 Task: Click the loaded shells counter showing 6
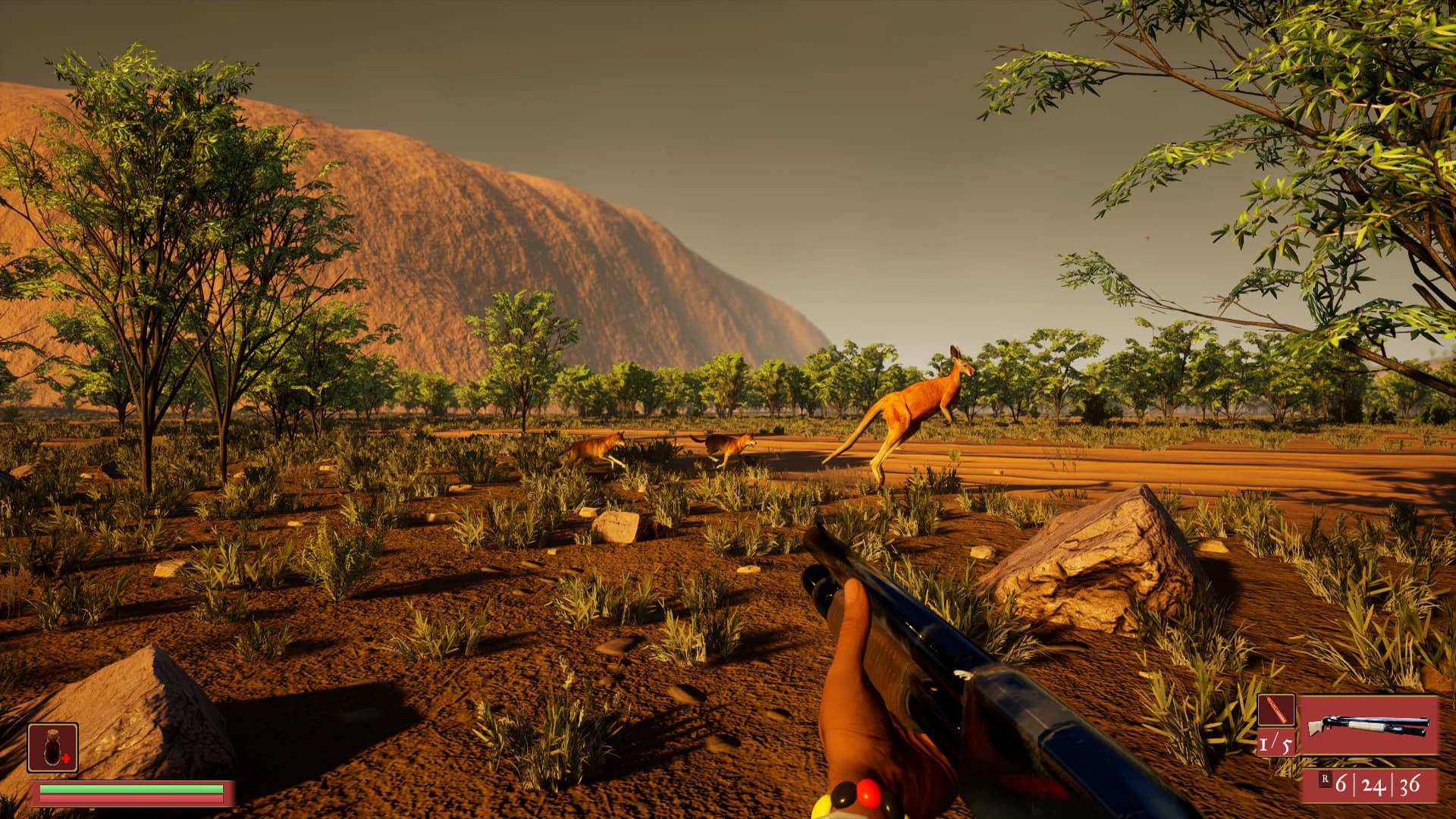[x=1343, y=784]
